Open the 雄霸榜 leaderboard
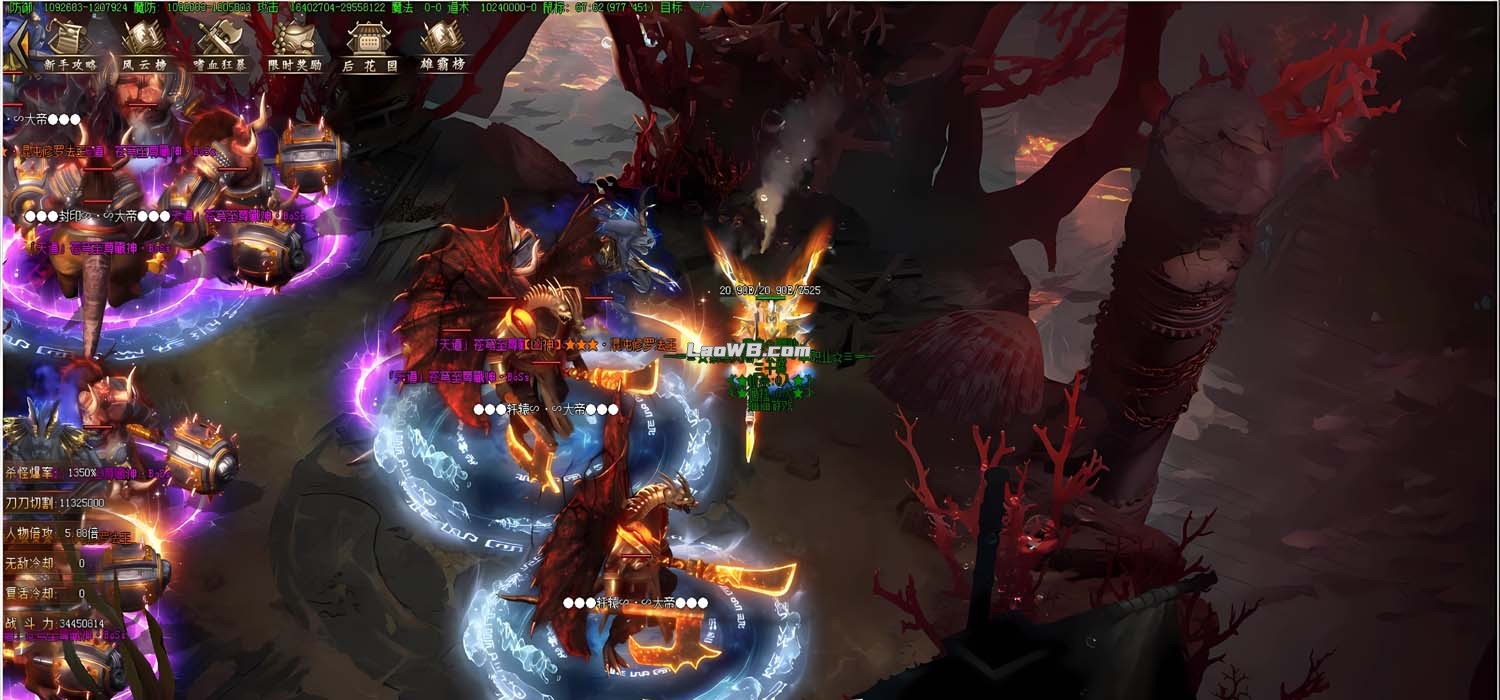The height and width of the screenshot is (700, 1500). click(443, 45)
